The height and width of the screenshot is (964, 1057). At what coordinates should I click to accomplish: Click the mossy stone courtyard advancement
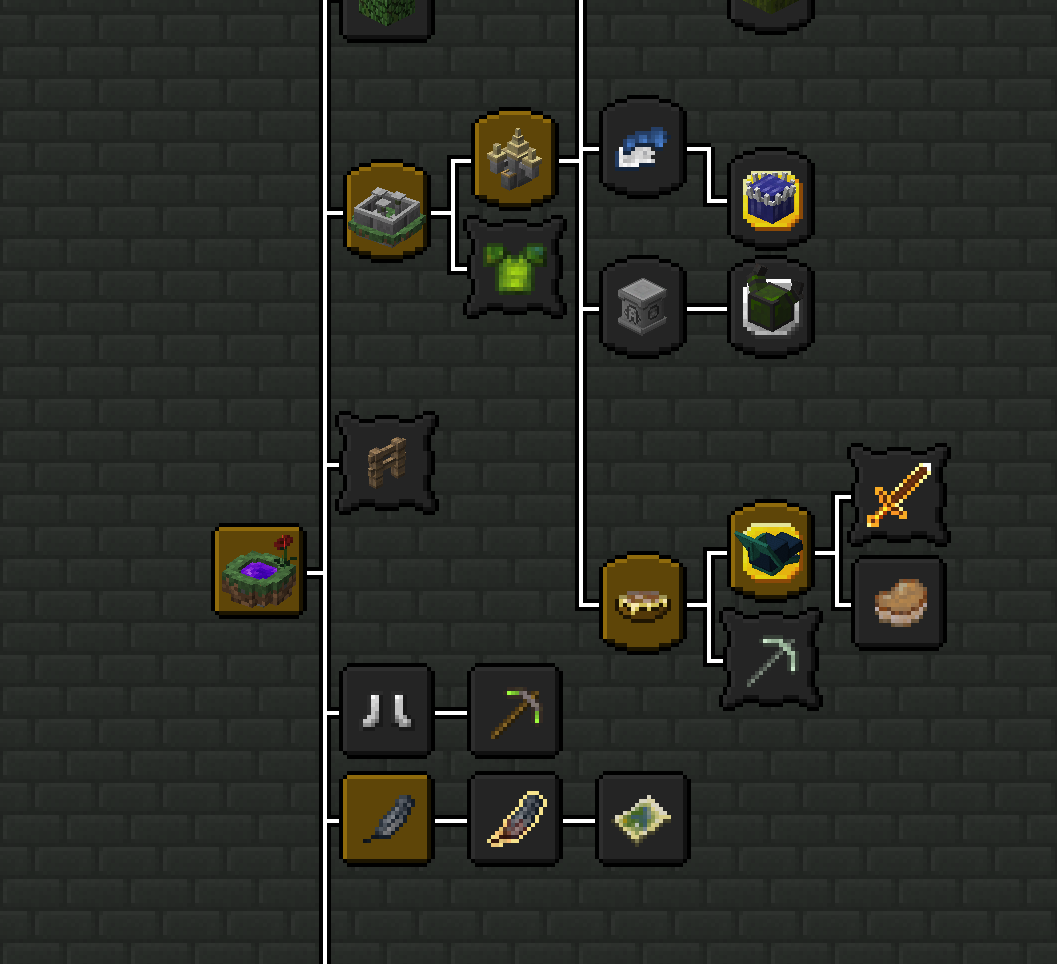pyautogui.click(x=387, y=211)
